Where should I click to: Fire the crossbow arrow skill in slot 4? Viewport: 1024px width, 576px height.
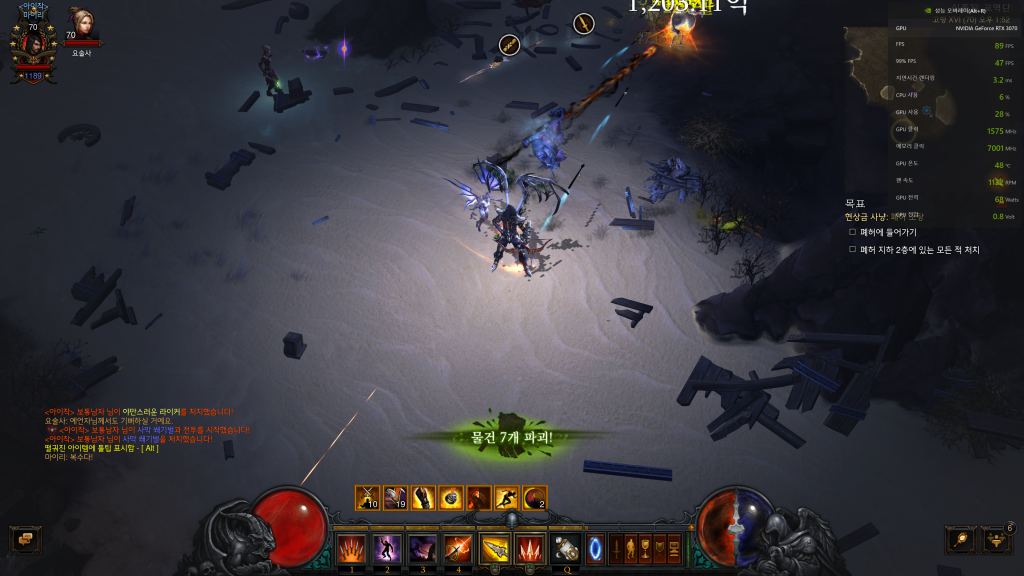click(x=458, y=548)
